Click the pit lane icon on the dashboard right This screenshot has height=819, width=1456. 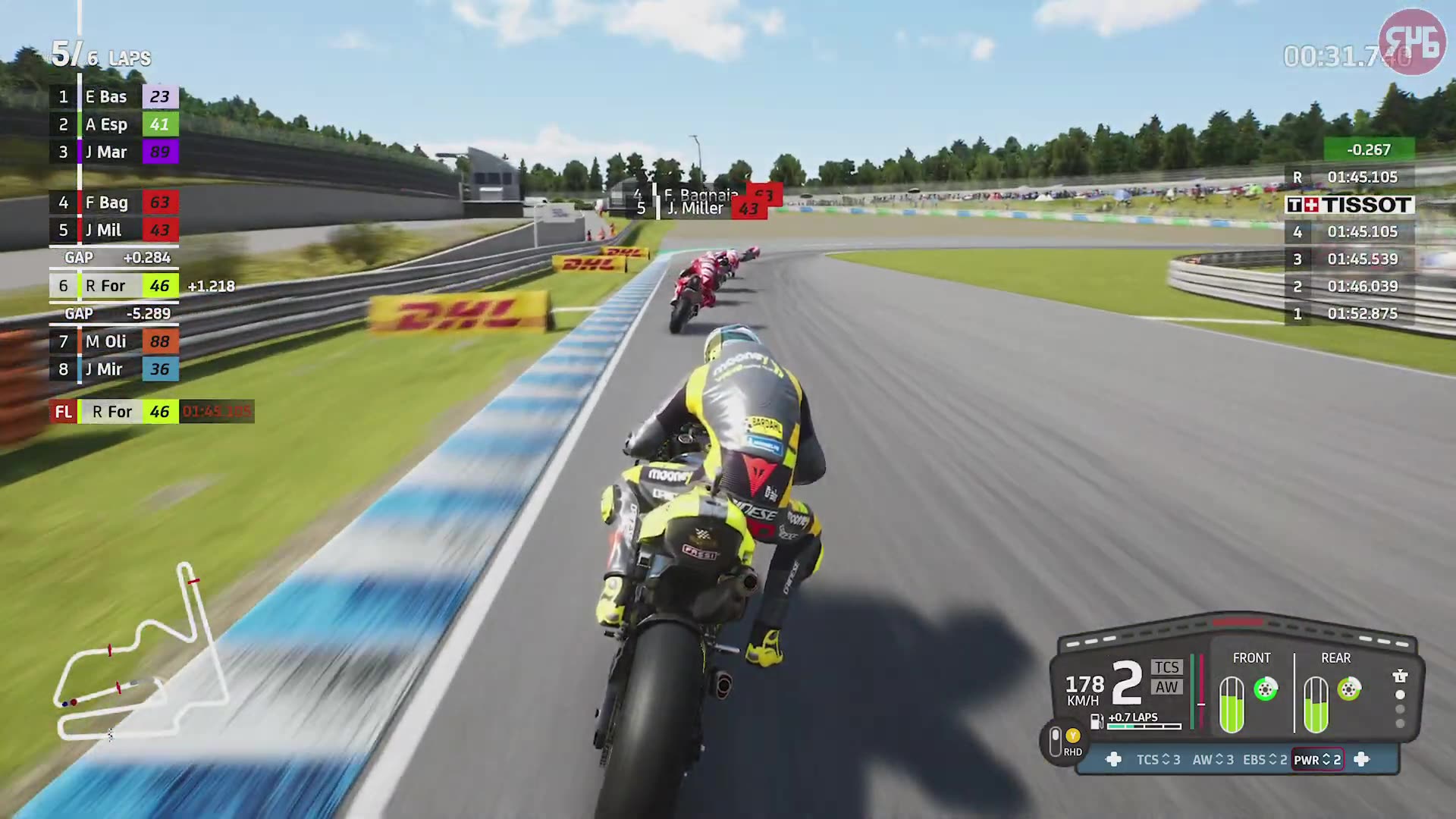click(x=1399, y=675)
